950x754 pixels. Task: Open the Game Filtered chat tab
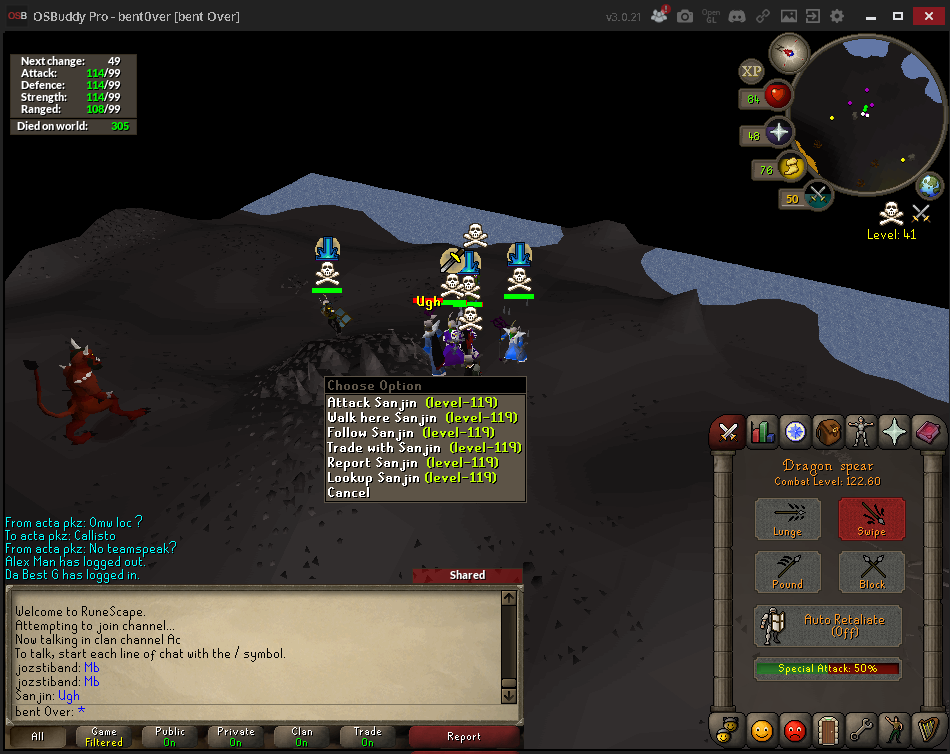click(104, 736)
